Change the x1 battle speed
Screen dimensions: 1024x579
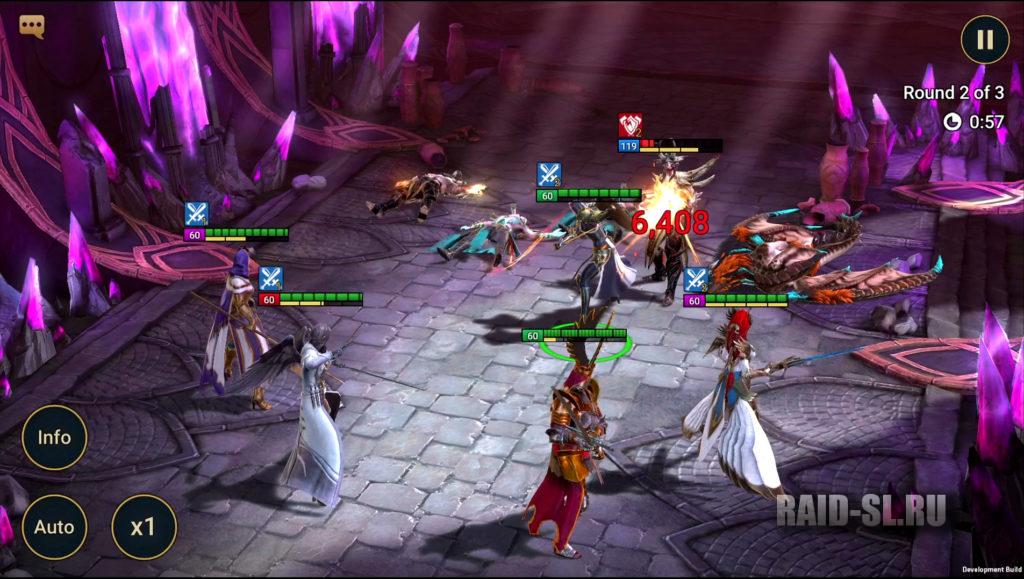144,526
